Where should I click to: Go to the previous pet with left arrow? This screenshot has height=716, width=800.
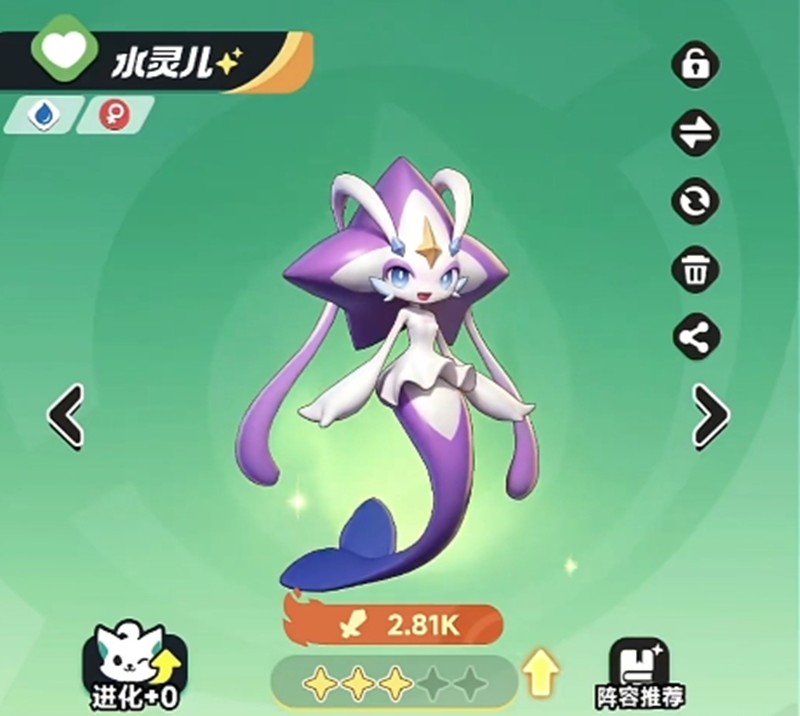(x=66, y=414)
